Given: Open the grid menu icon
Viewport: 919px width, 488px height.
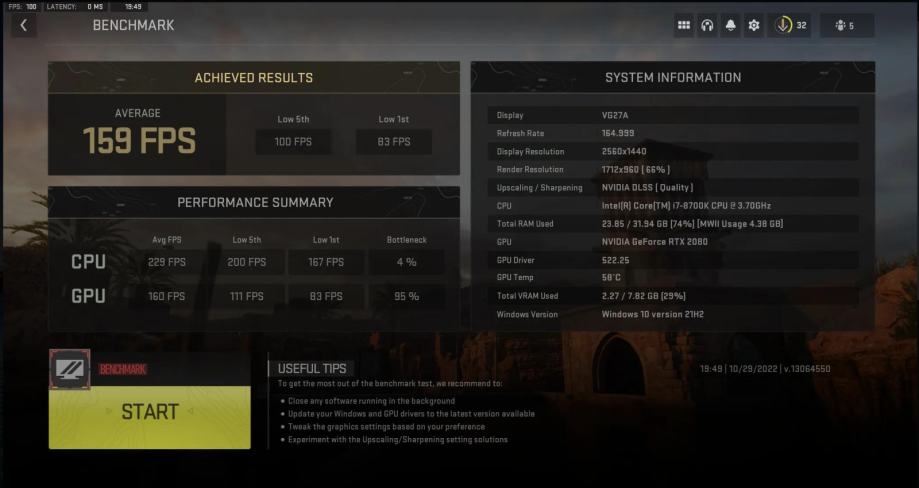Looking at the screenshot, I should [x=684, y=25].
